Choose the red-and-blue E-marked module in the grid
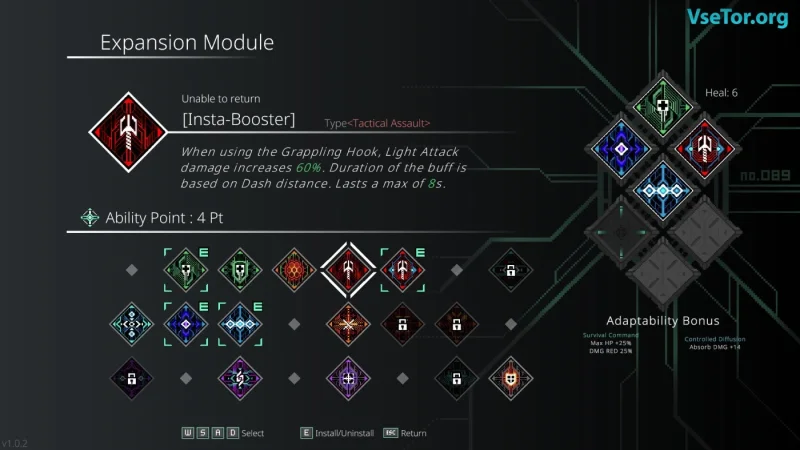The width and height of the screenshot is (800, 450). tap(402, 269)
